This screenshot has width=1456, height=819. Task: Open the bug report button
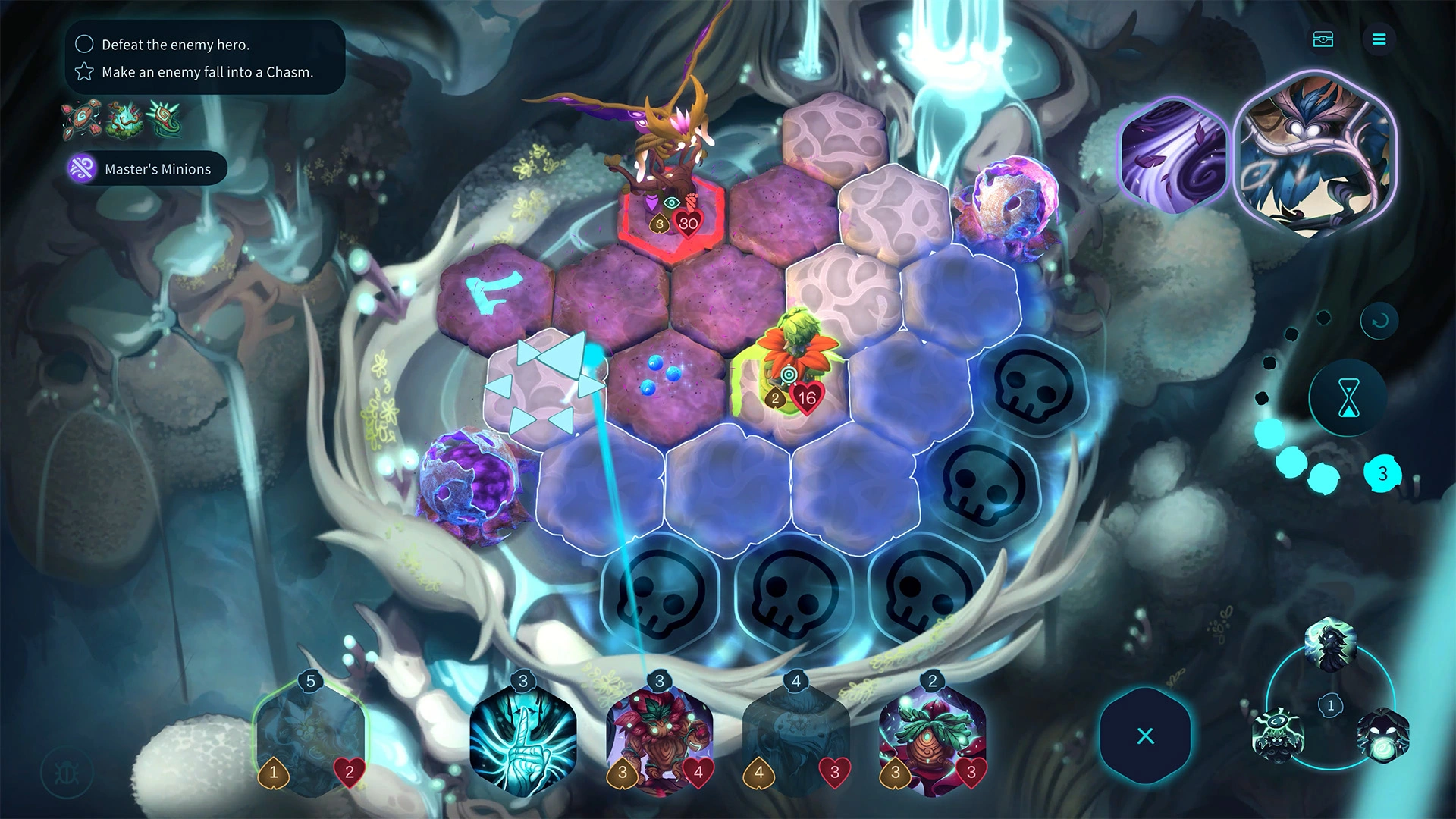click(67, 773)
